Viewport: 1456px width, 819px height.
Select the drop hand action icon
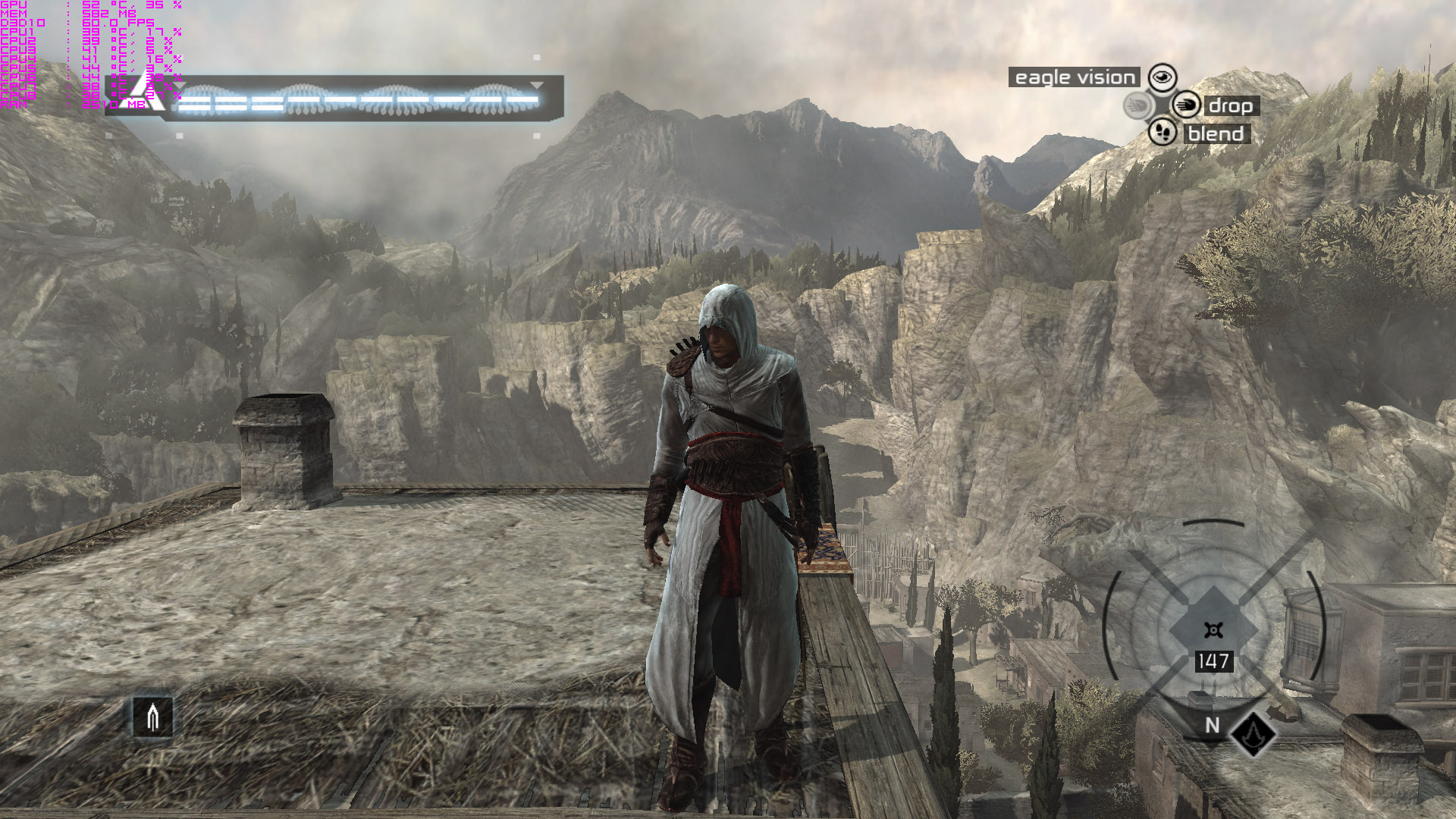pyautogui.click(x=1186, y=105)
